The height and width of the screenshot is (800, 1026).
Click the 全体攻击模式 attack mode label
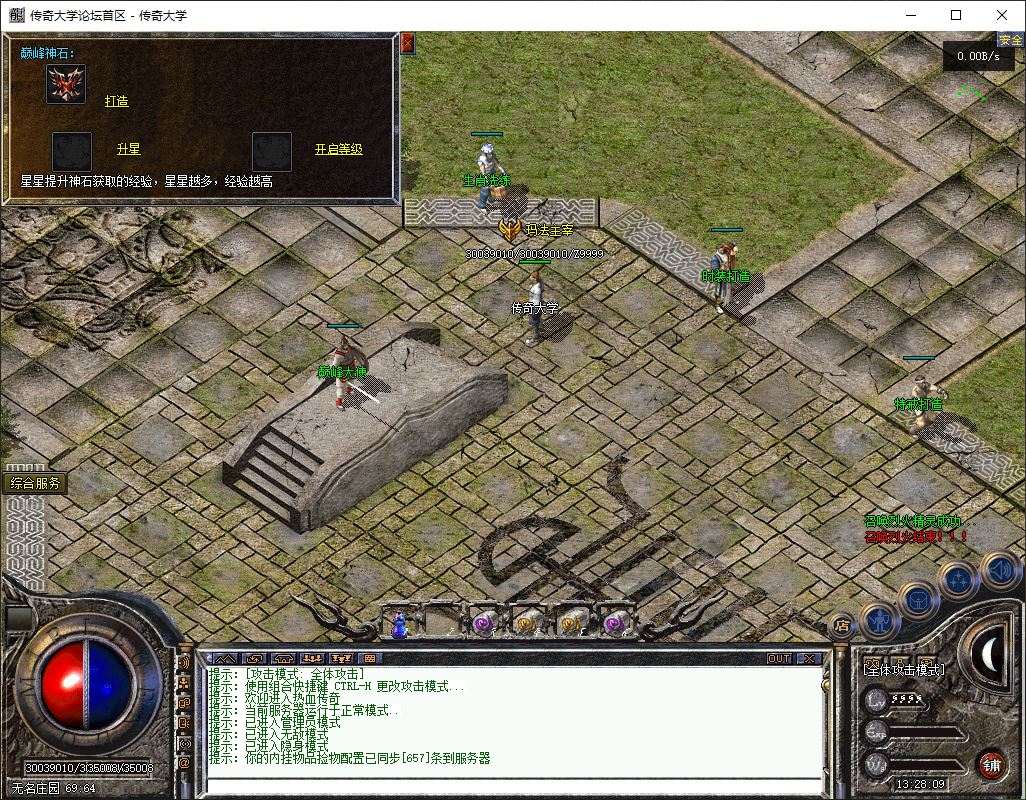coord(904,669)
